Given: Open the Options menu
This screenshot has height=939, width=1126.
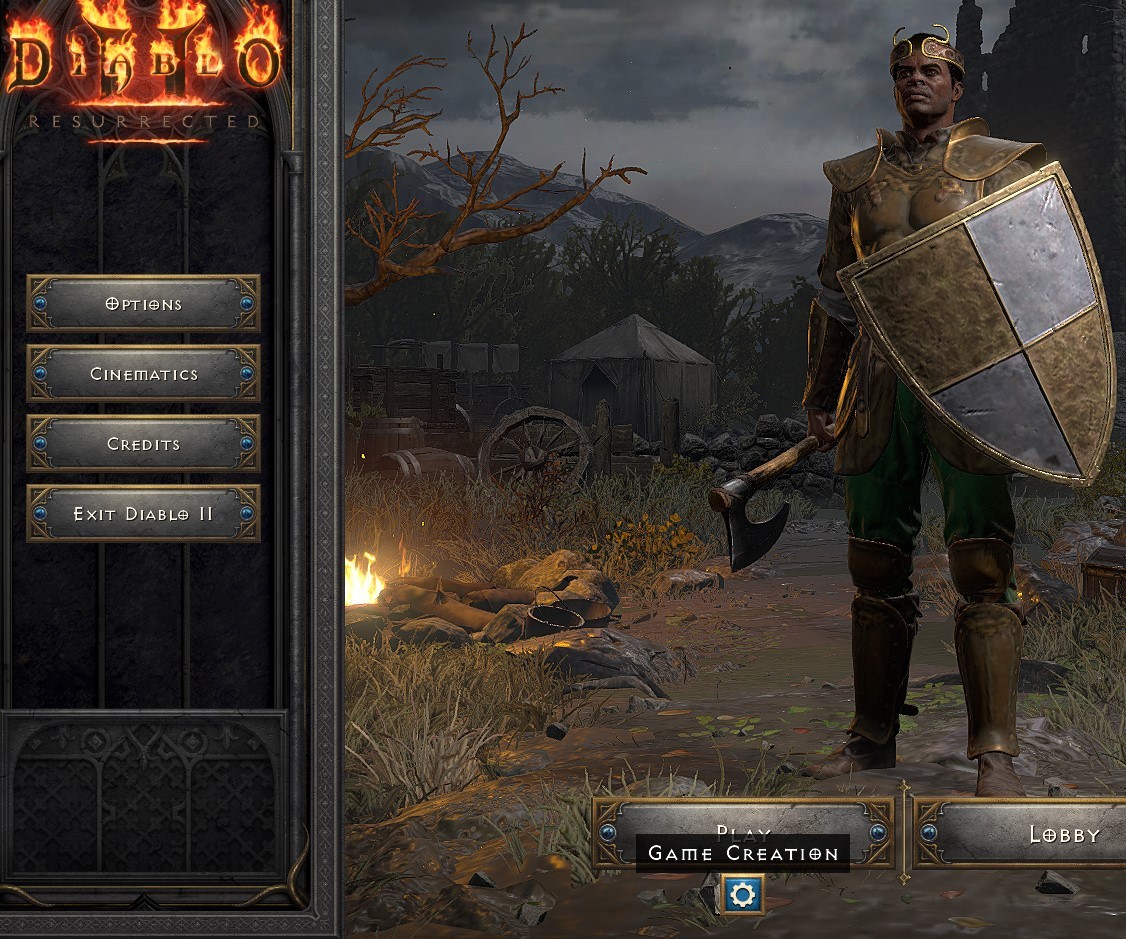Looking at the screenshot, I should (143, 304).
